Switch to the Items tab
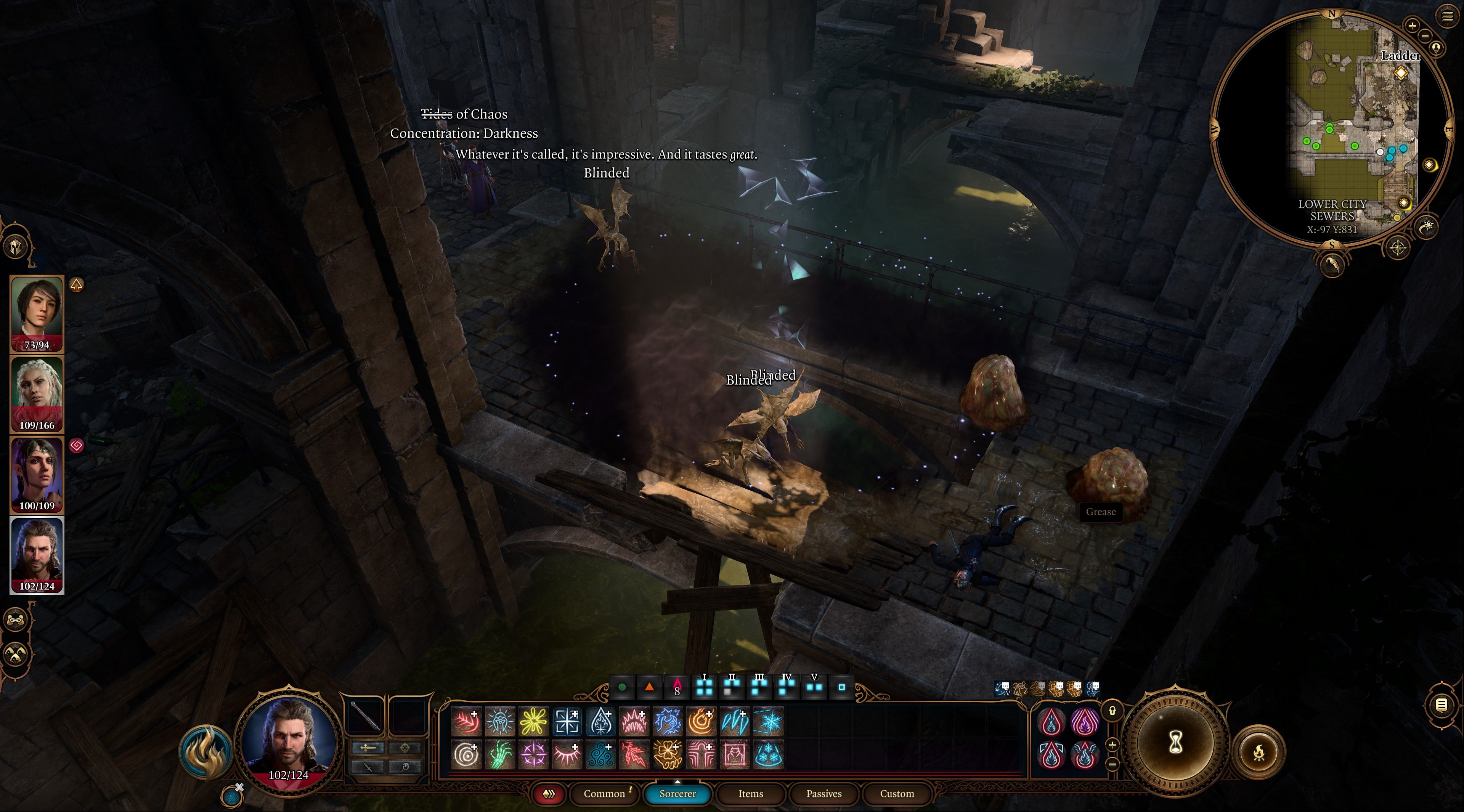 coord(750,794)
